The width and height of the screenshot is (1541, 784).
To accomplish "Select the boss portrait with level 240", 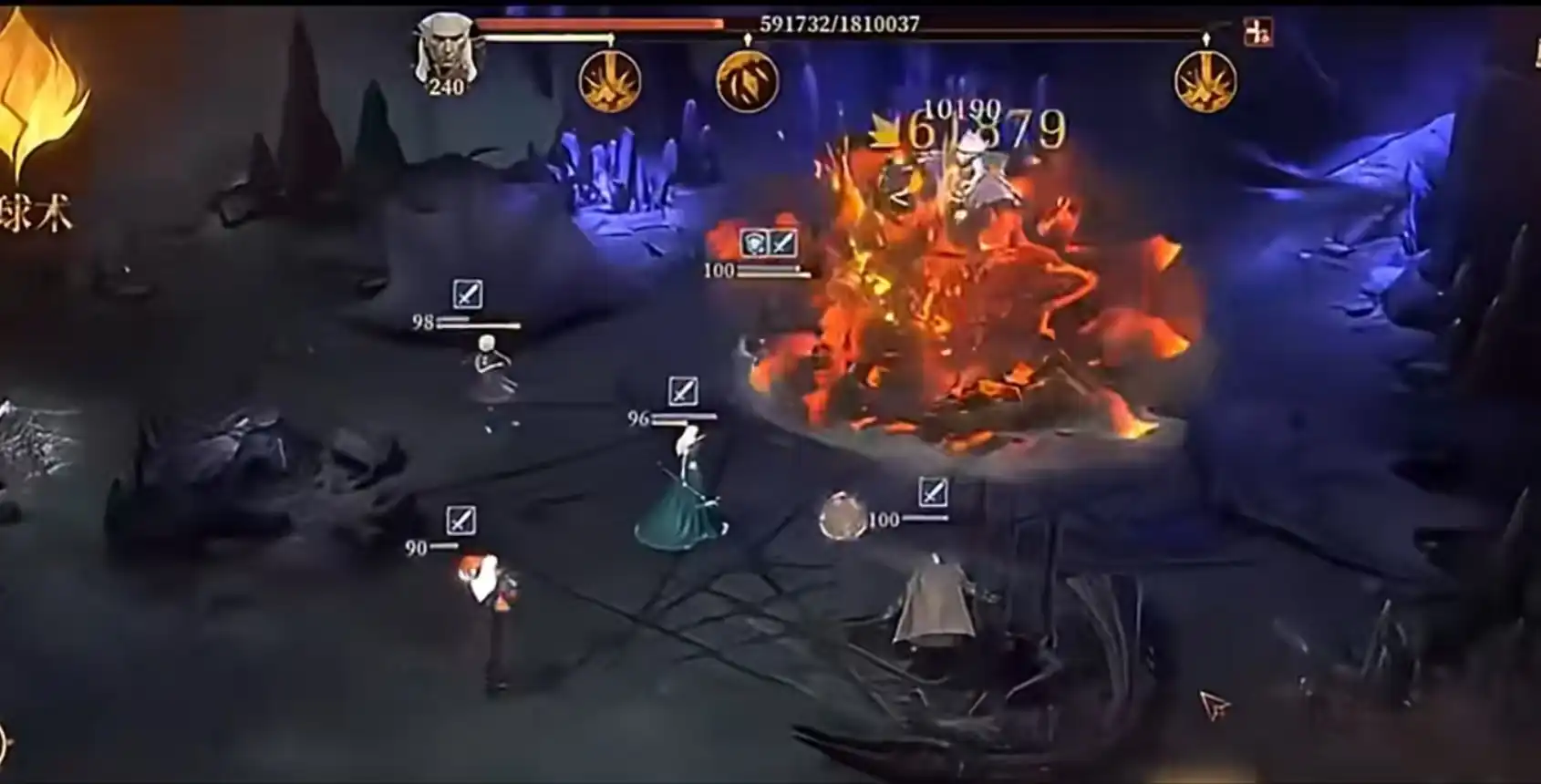I will pos(445,50).
